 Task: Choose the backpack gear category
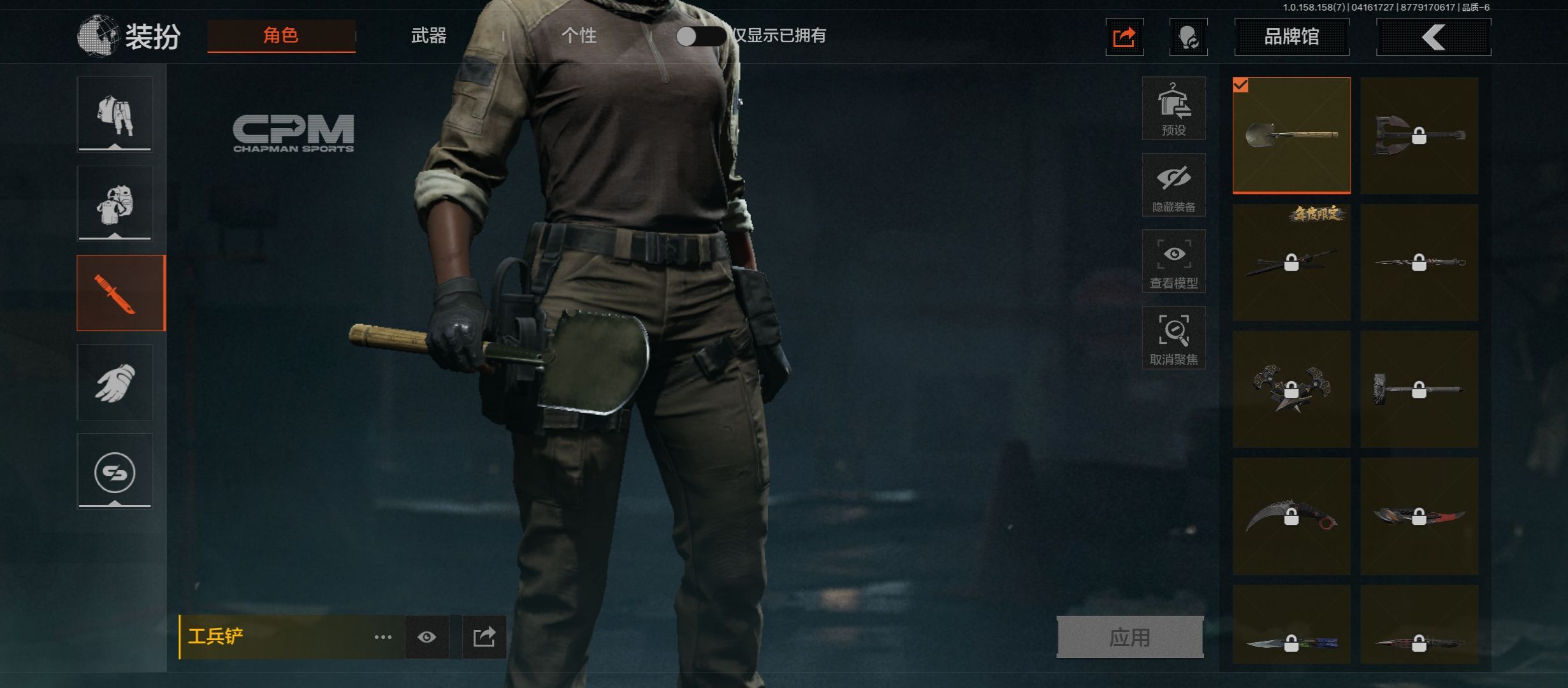[115, 204]
